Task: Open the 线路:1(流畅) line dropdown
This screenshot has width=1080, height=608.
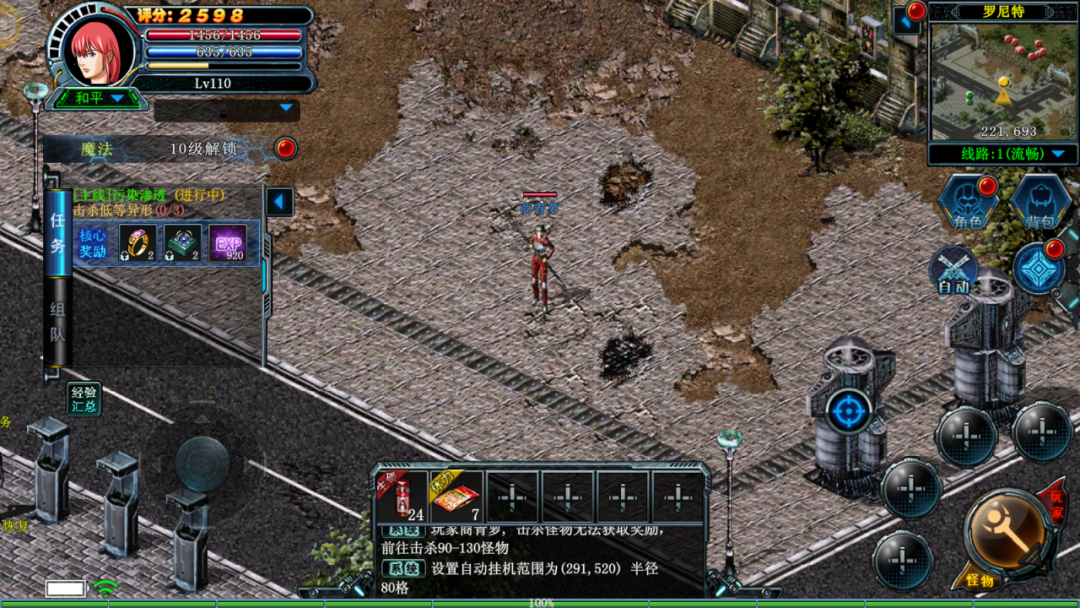Action: [x=1003, y=154]
